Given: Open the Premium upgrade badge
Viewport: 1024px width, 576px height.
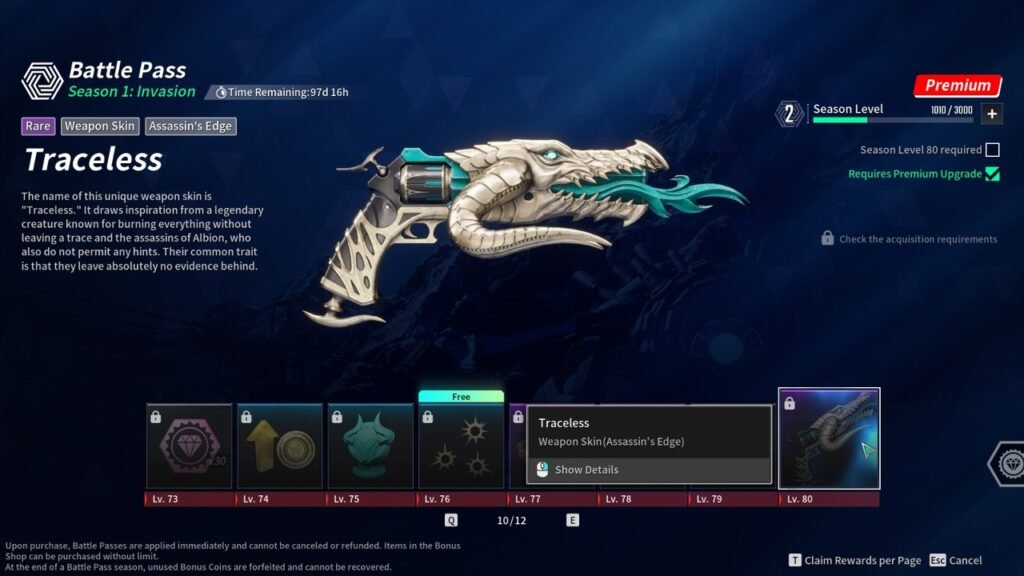Looking at the screenshot, I should click(x=957, y=86).
